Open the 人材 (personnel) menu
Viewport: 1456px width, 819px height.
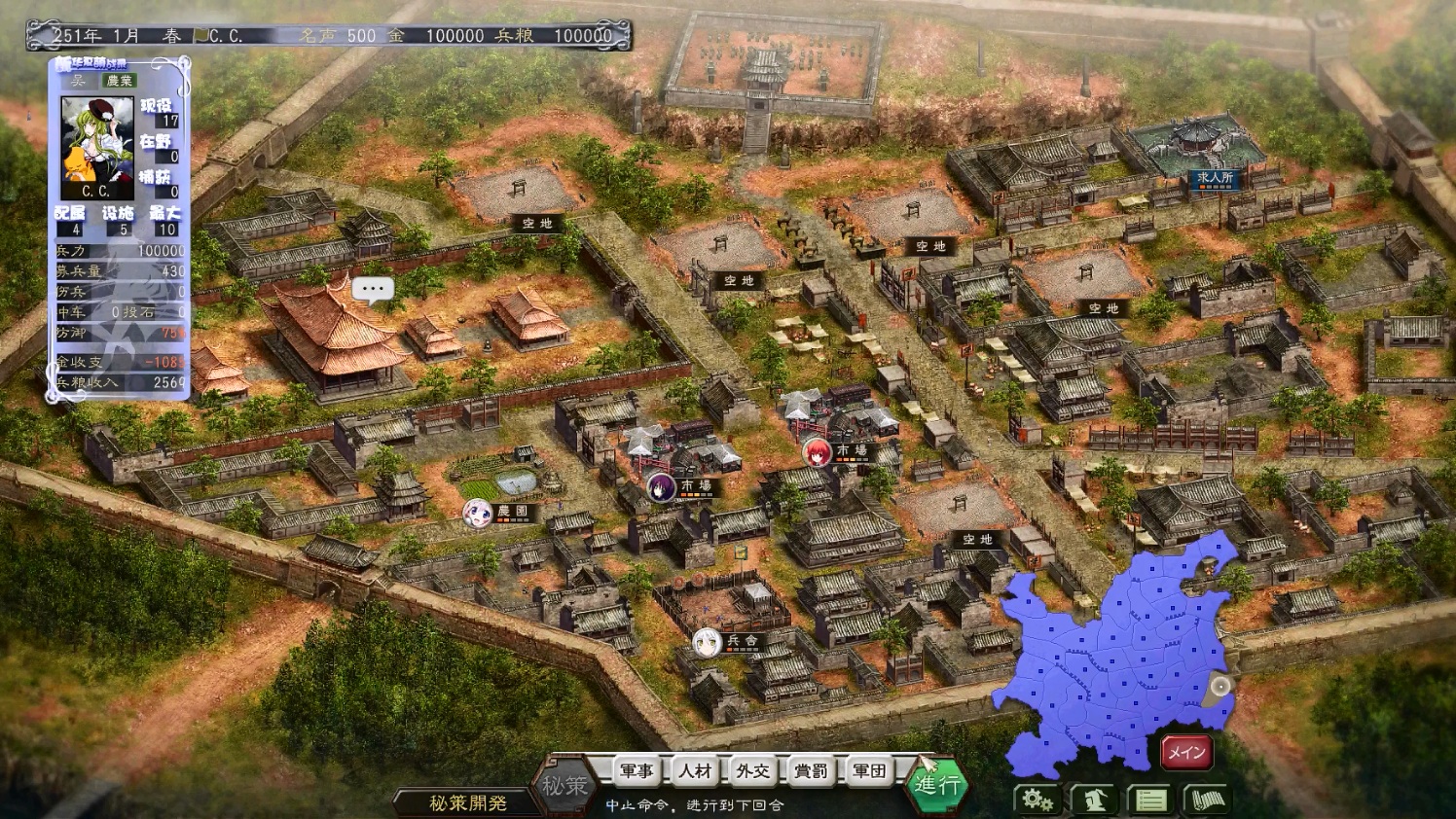(x=695, y=771)
